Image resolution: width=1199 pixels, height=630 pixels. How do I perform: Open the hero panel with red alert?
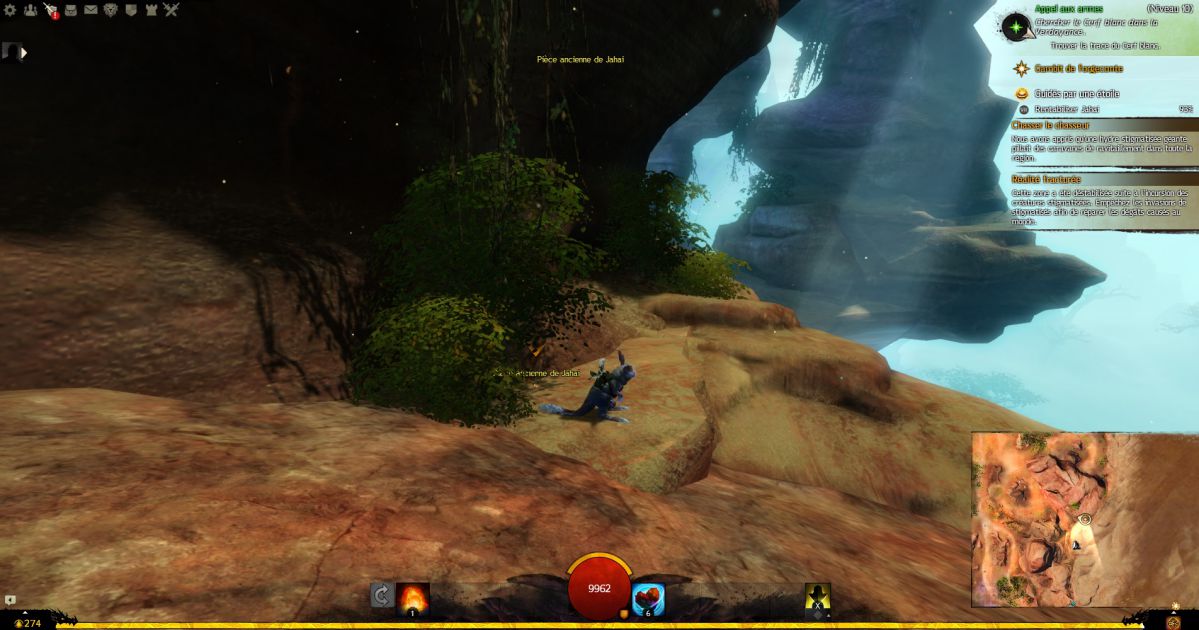(x=50, y=11)
